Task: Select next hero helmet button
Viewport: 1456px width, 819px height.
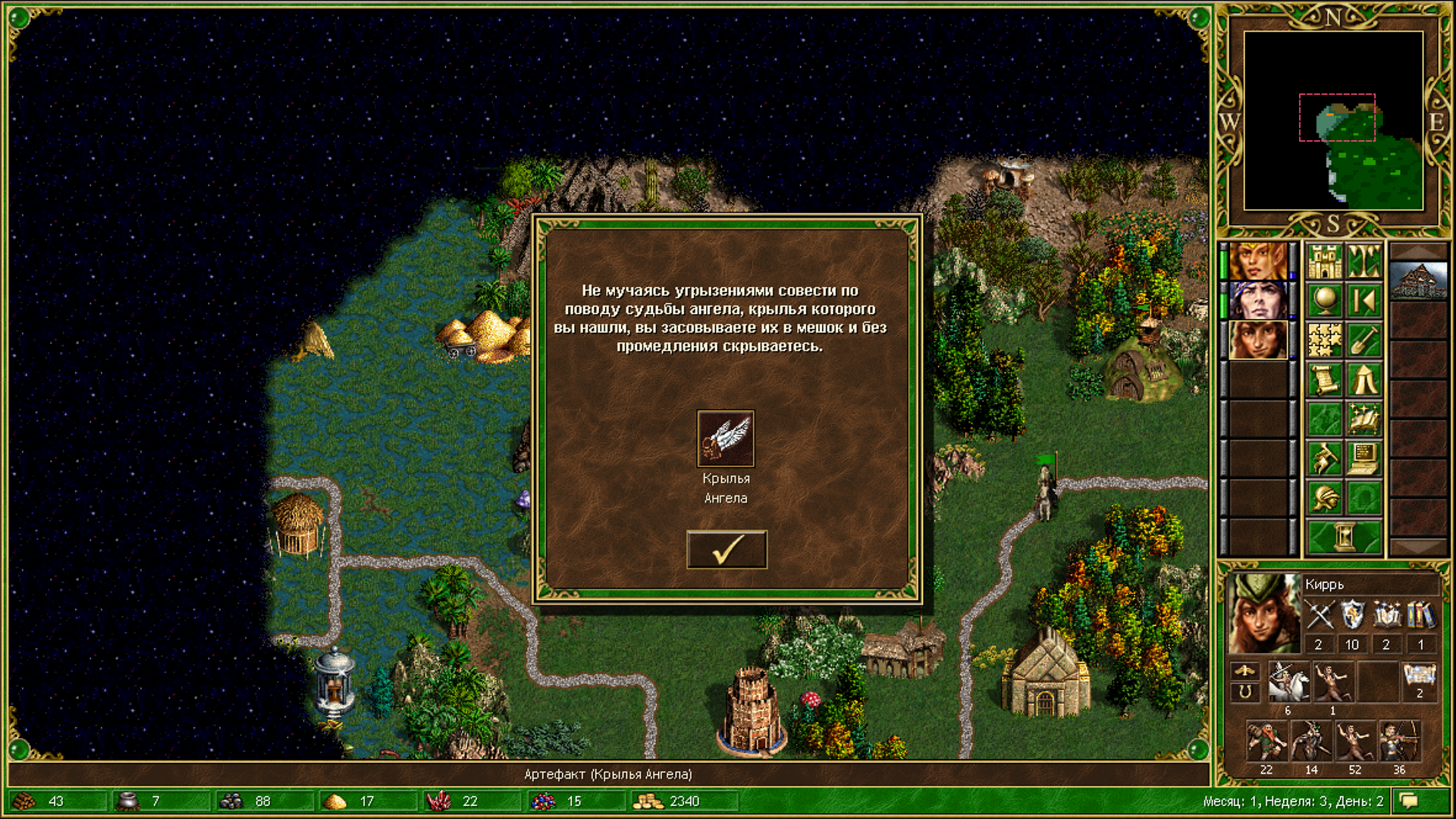Action: tap(1325, 498)
